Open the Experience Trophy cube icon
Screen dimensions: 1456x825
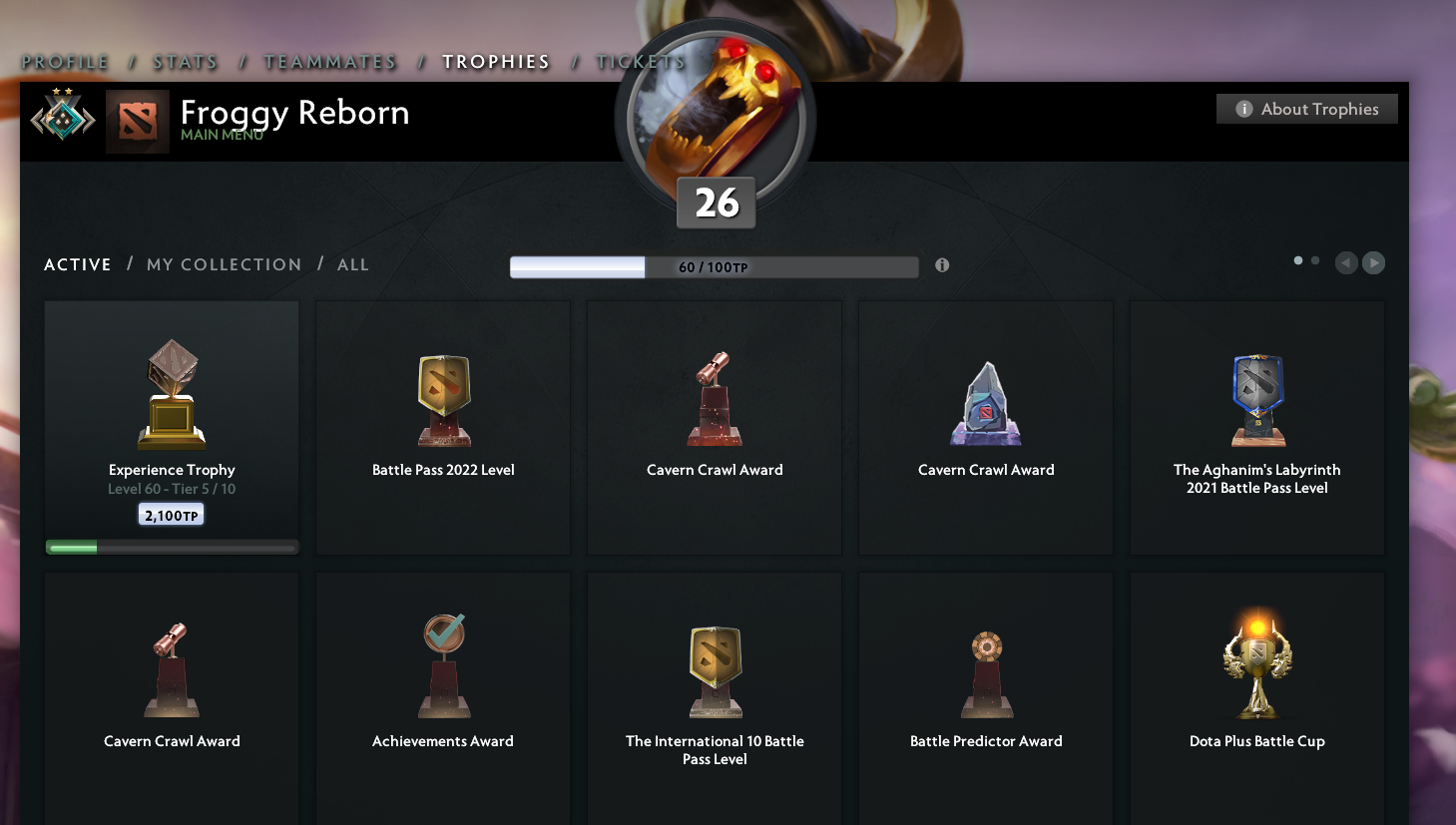(171, 389)
